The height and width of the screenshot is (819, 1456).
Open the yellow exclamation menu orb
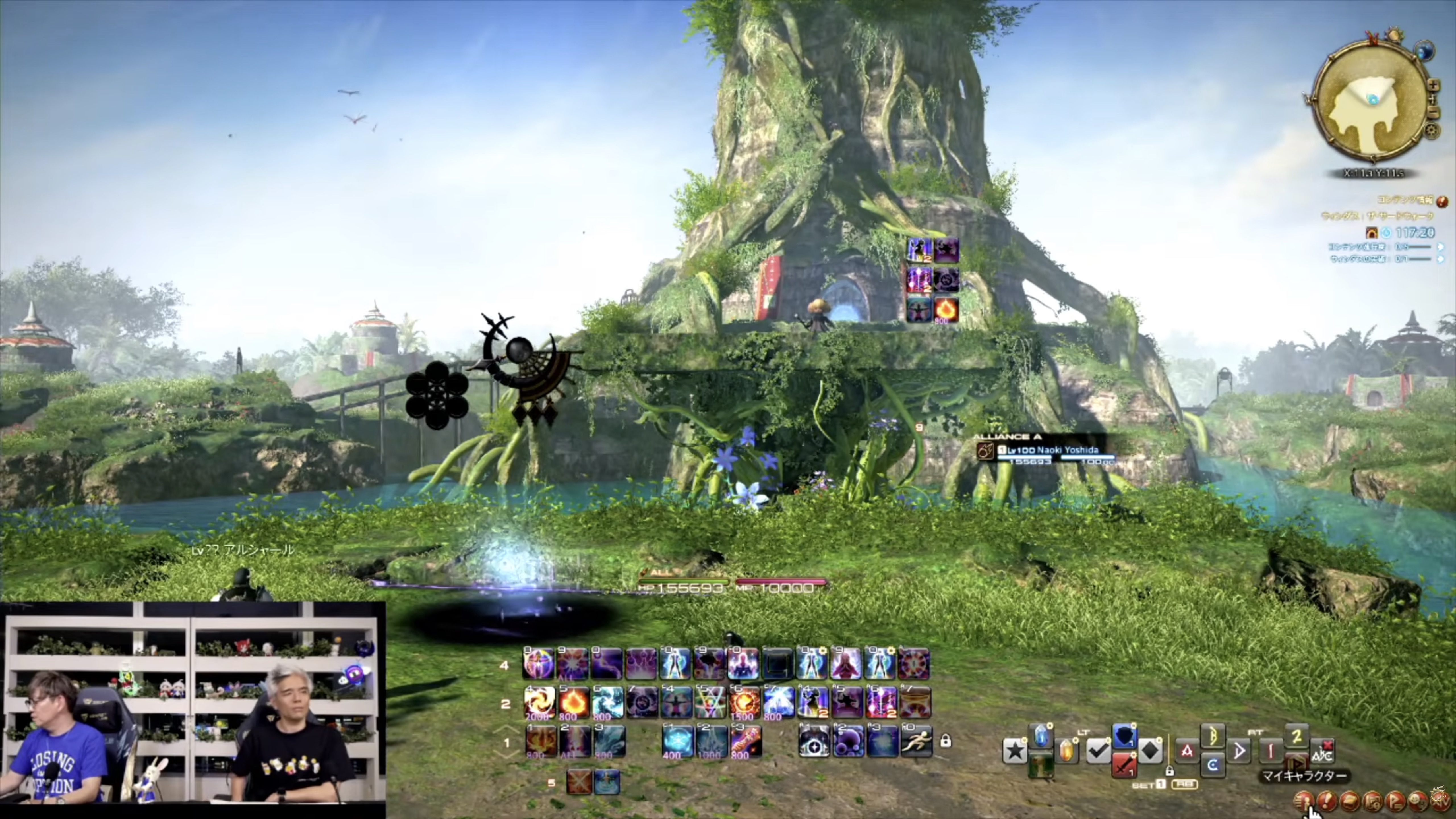(1327, 800)
